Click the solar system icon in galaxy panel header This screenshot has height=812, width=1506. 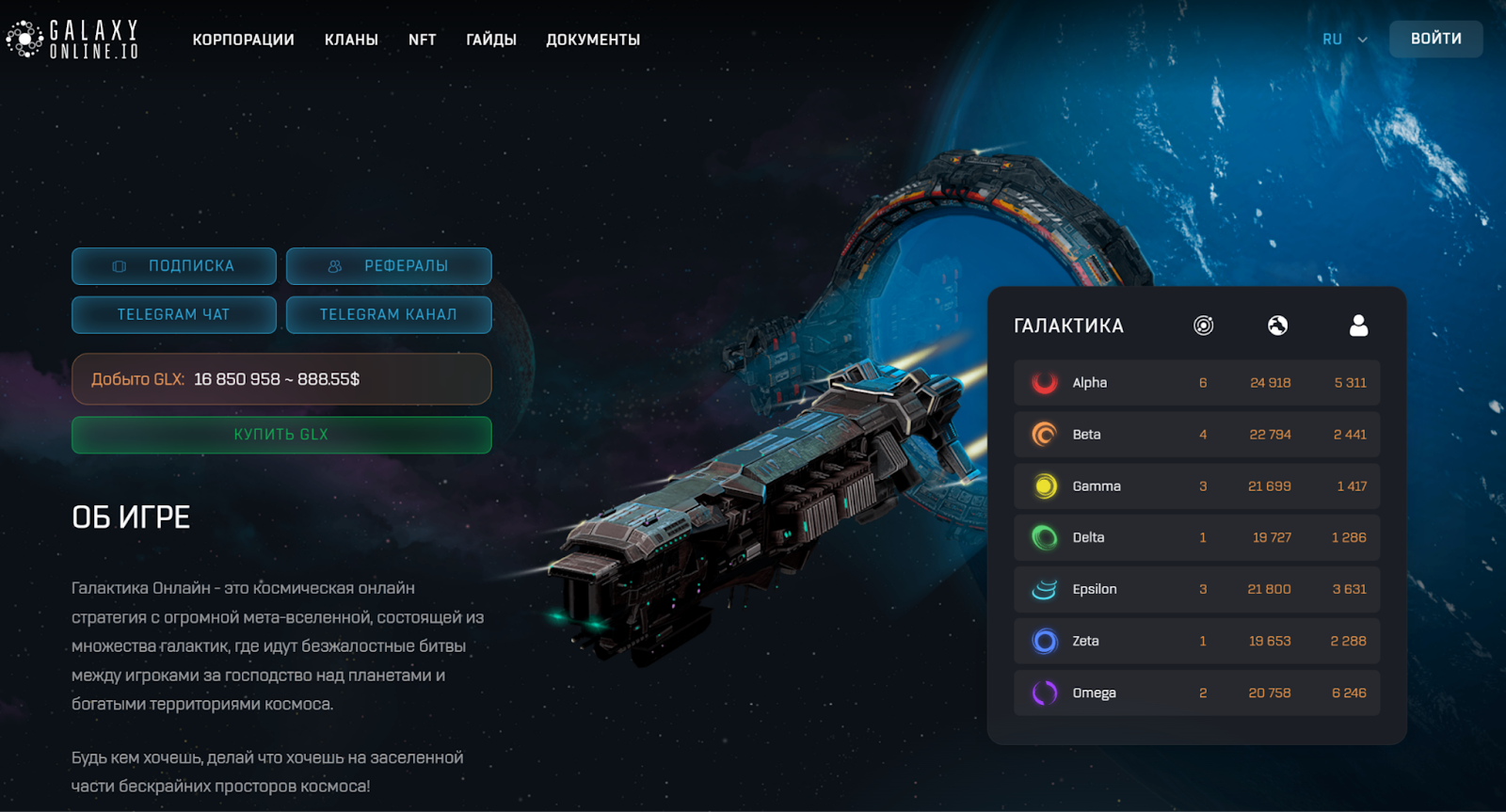(1201, 326)
